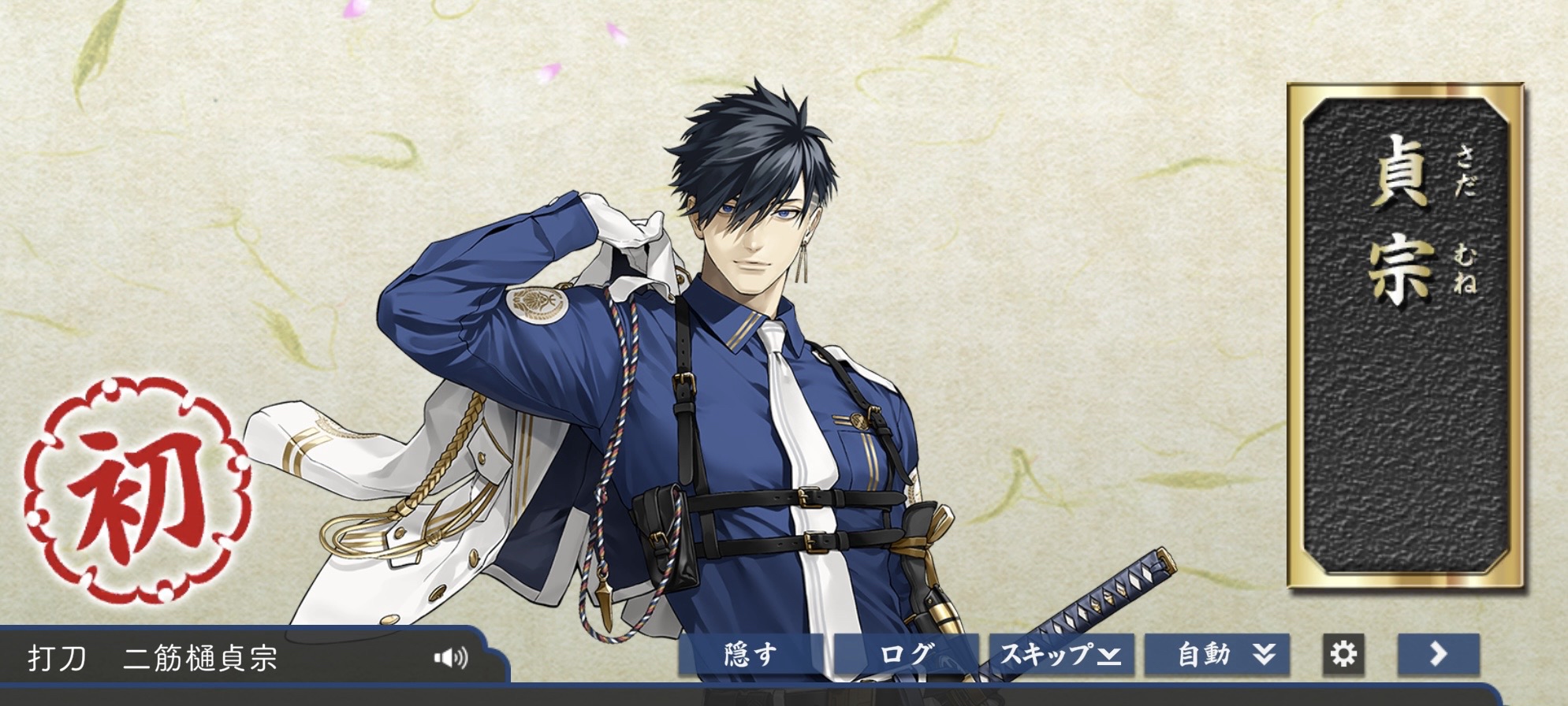This screenshot has height=706, width=1568.
Task: Toggle 自動 auto-advance mode
Action: pos(1216,655)
